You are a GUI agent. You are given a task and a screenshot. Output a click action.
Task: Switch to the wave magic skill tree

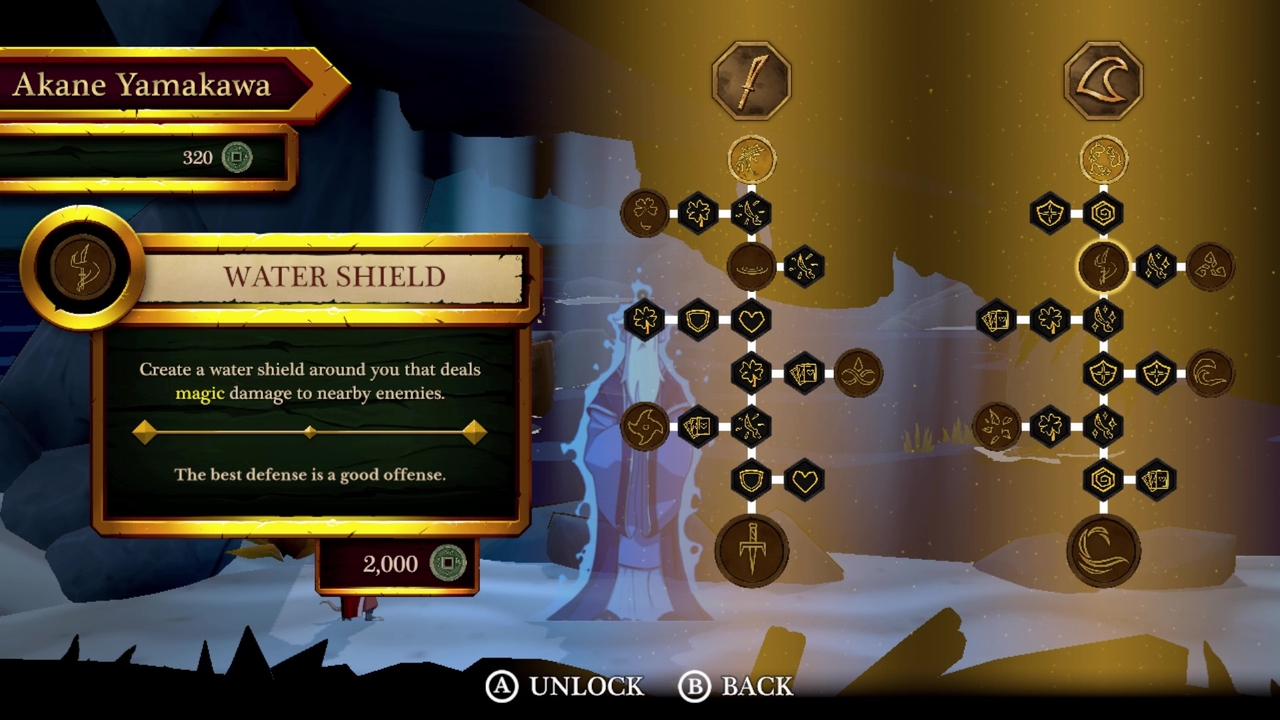(1103, 80)
